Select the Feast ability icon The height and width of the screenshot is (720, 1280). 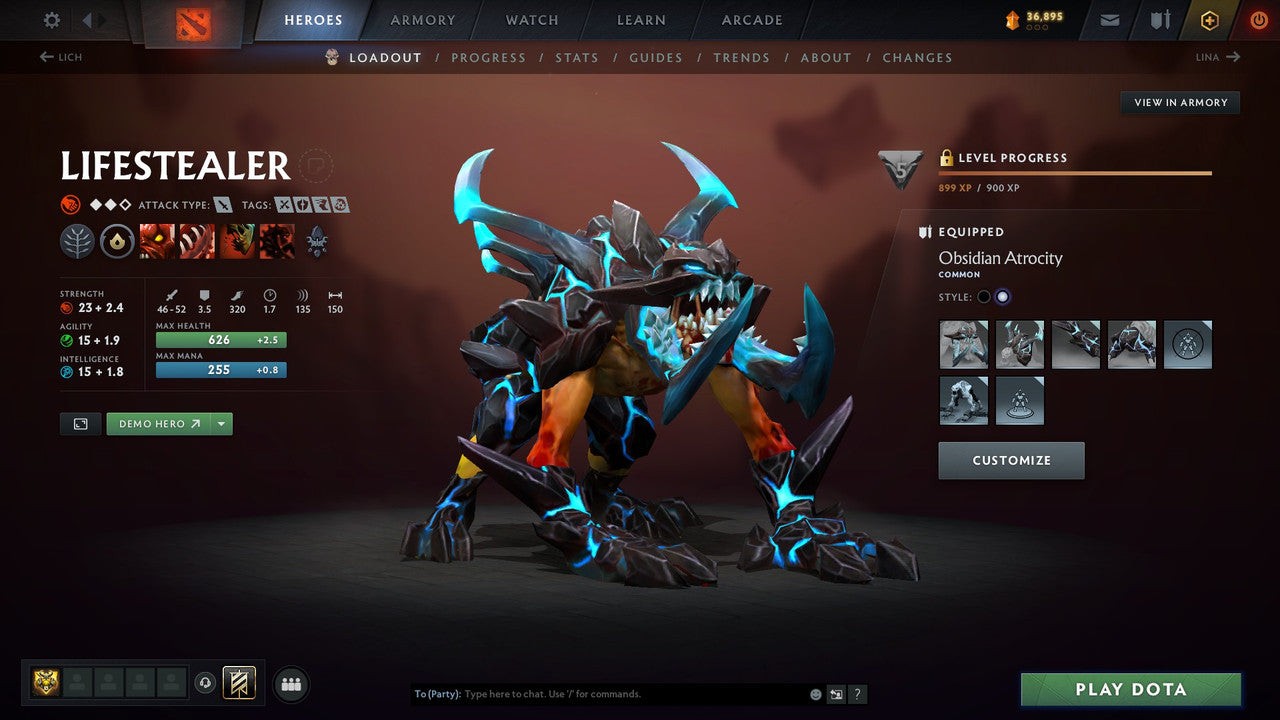(197, 240)
